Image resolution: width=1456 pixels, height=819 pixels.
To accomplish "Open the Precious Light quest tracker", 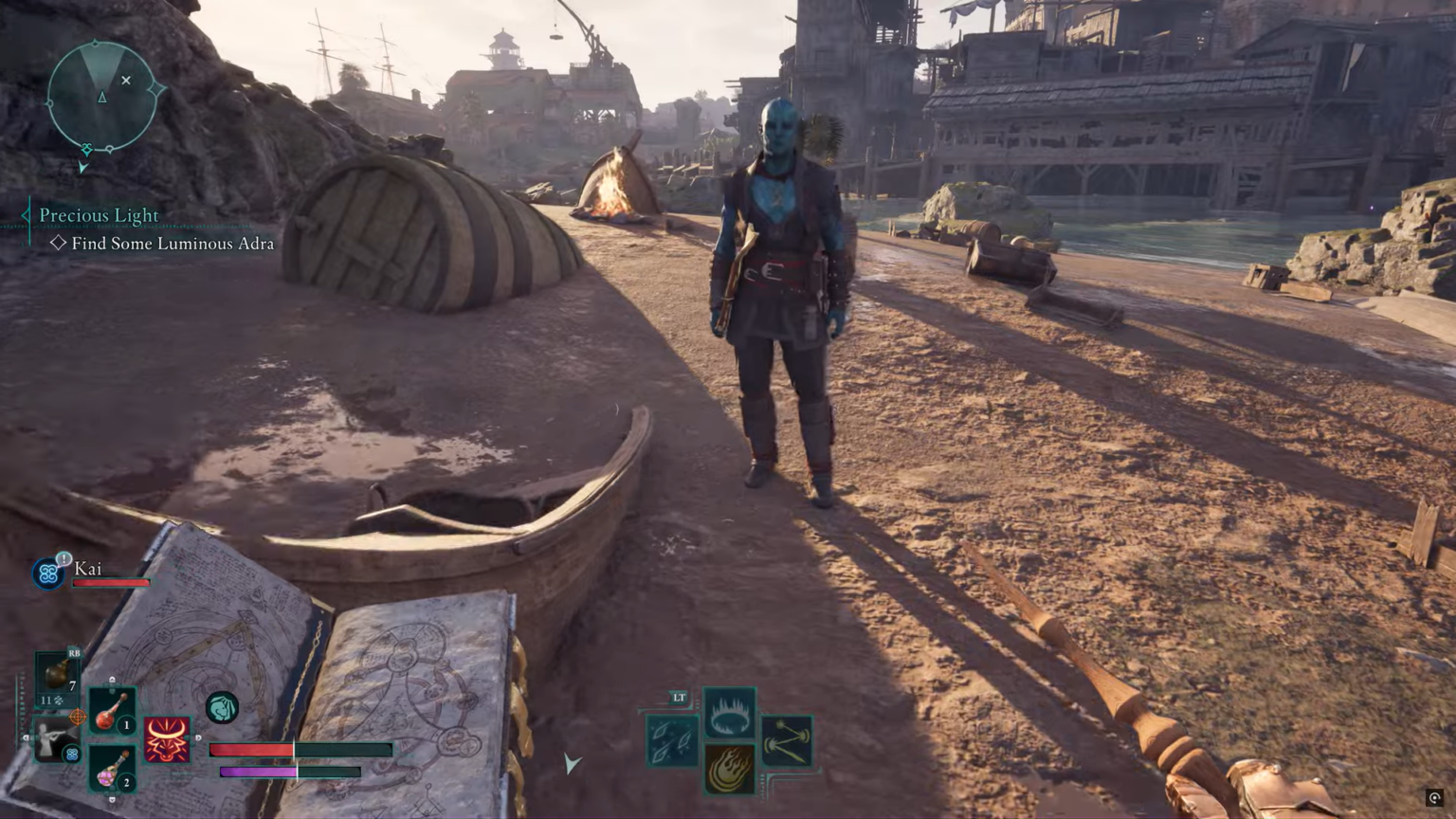I will tap(99, 216).
